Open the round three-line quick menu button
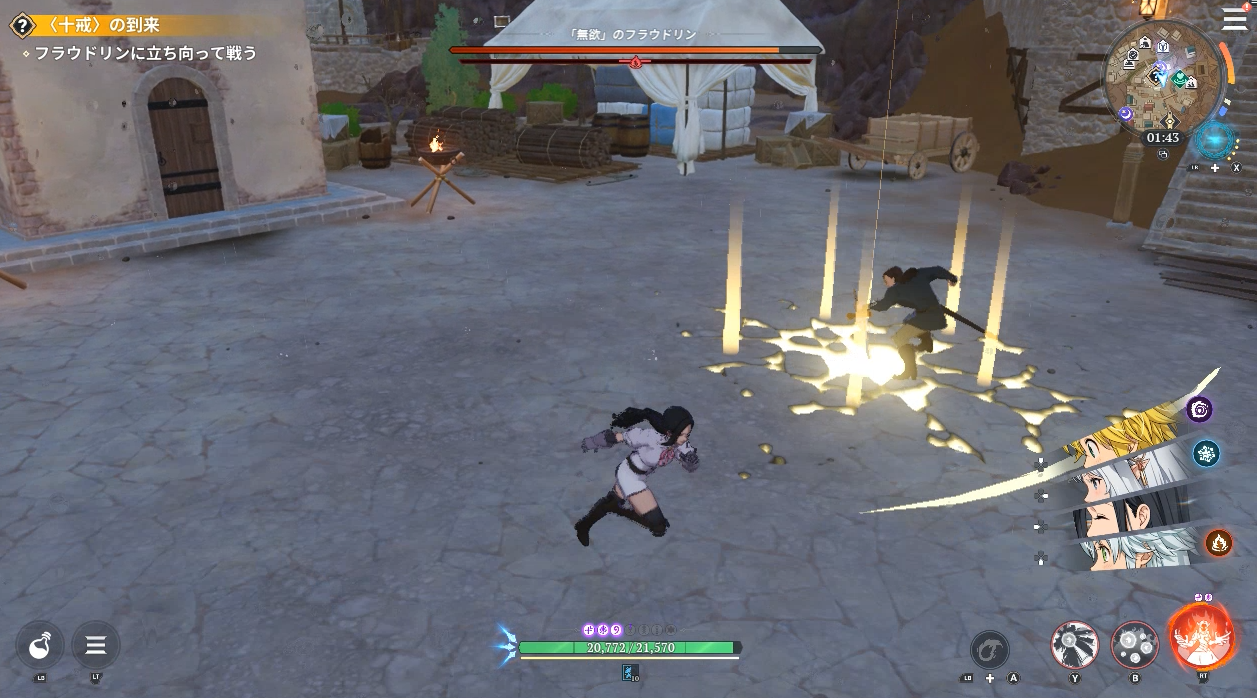The image size is (1257, 698). click(x=96, y=645)
